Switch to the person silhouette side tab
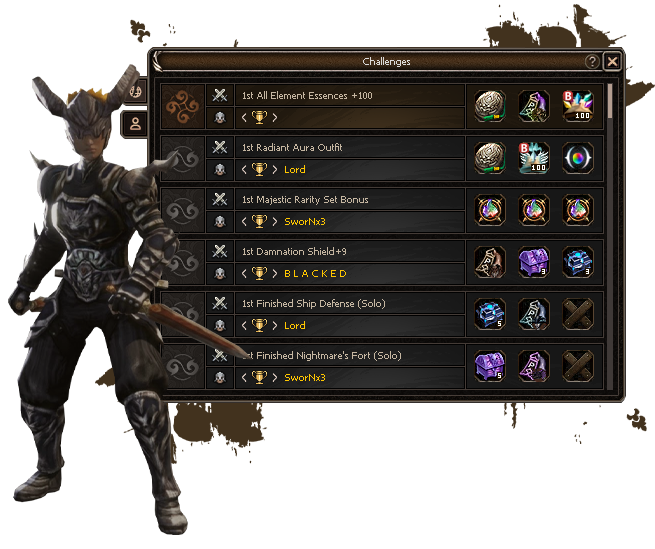655x549 pixels. 135,123
